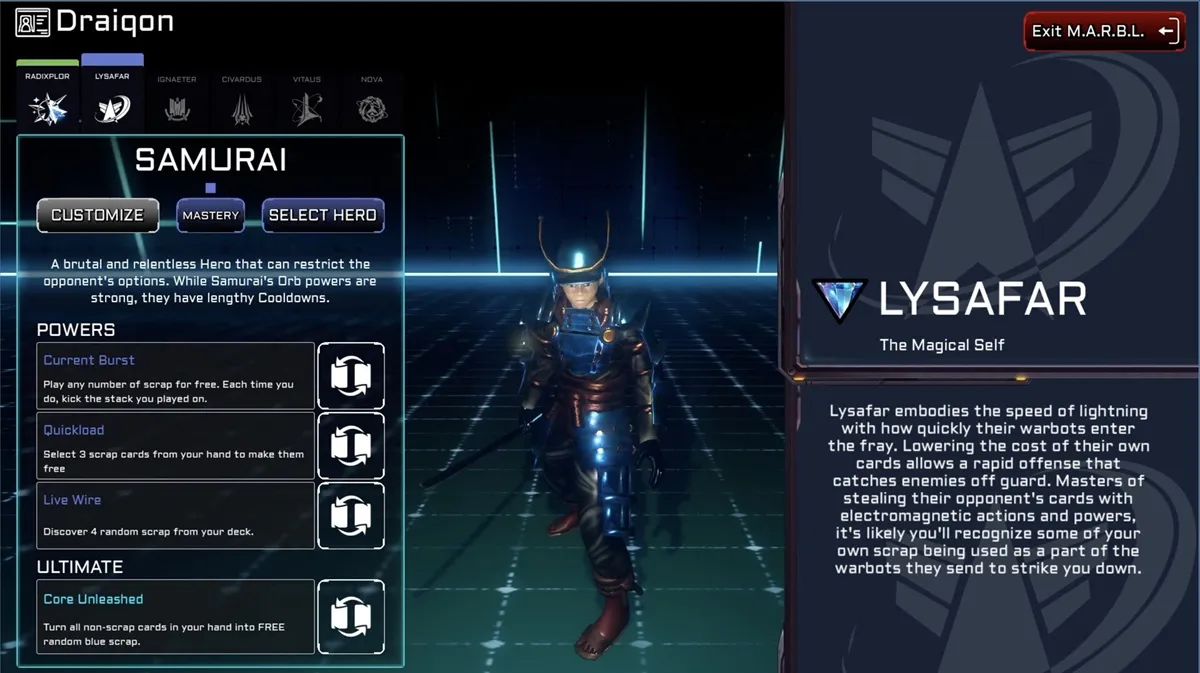Switch to the Ignaeter faction tab
Viewport: 1200px width, 673px height.
(177, 100)
